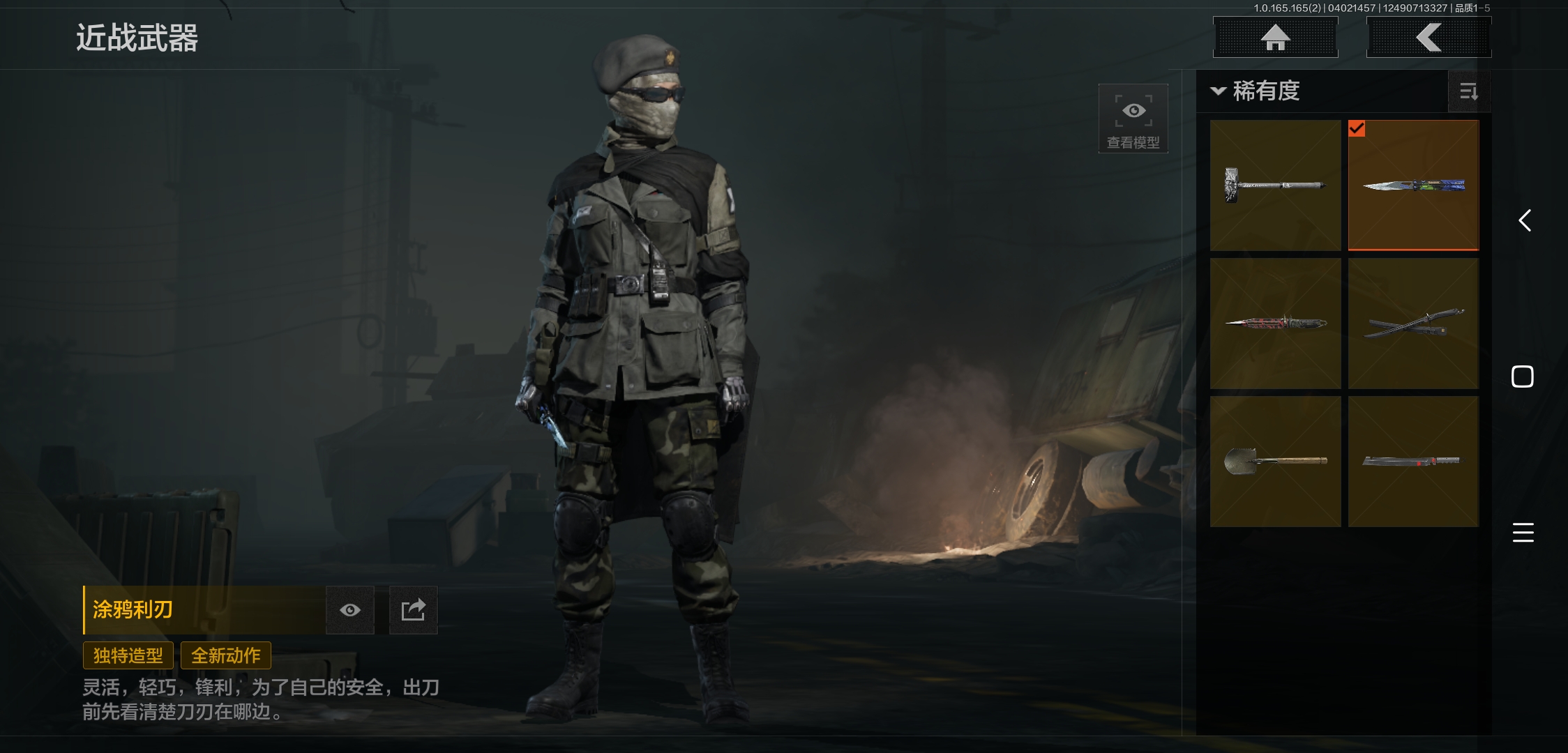The height and width of the screenshot is (753, 1568).
Task: Preview 涂鸦利刃 with the eye button
Action: tap(350, 610)
